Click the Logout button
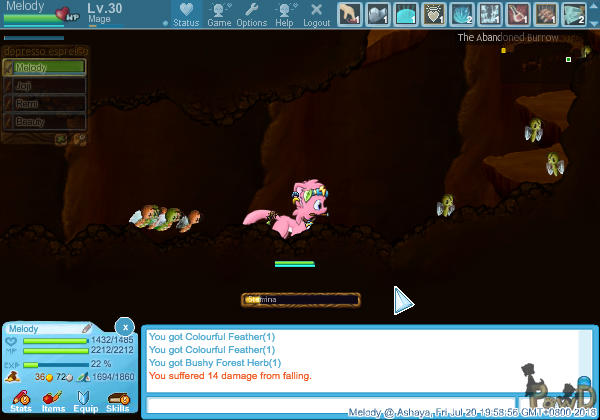The width and height of the screenshot is (600, 420). click(x=316, y=14)
